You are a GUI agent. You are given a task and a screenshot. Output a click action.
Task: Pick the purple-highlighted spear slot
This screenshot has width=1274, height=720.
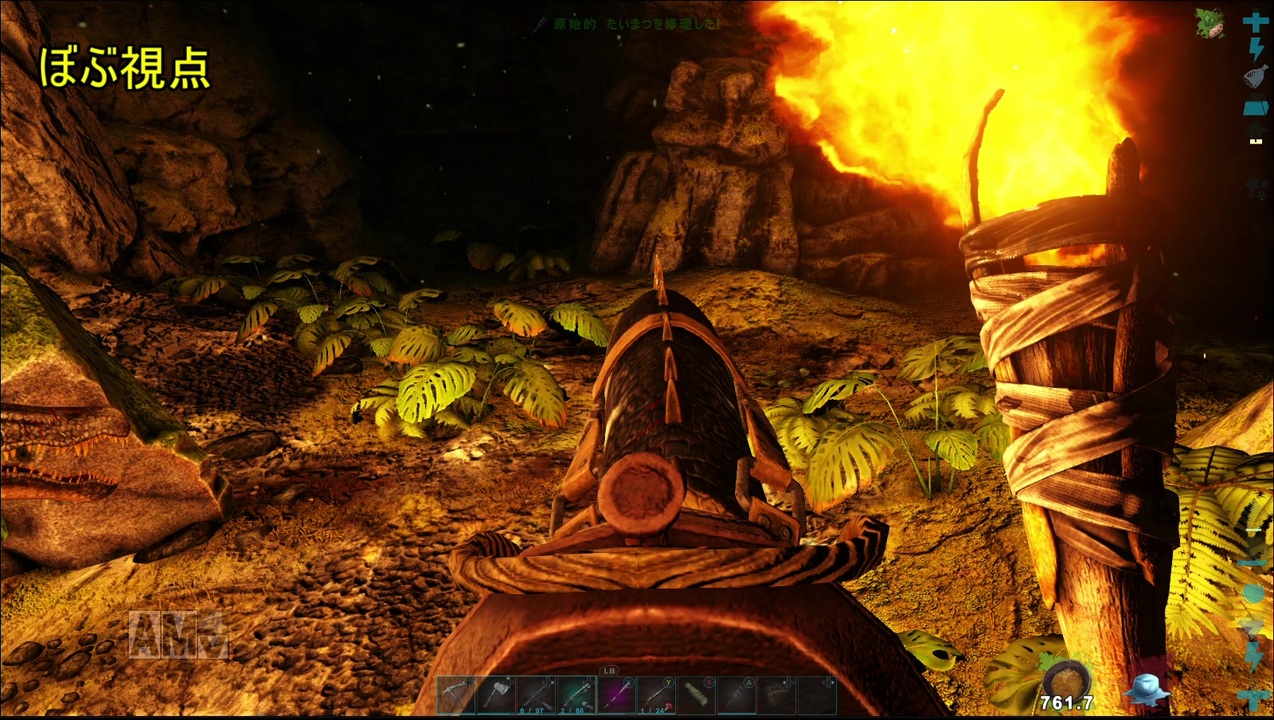(616, 695)
